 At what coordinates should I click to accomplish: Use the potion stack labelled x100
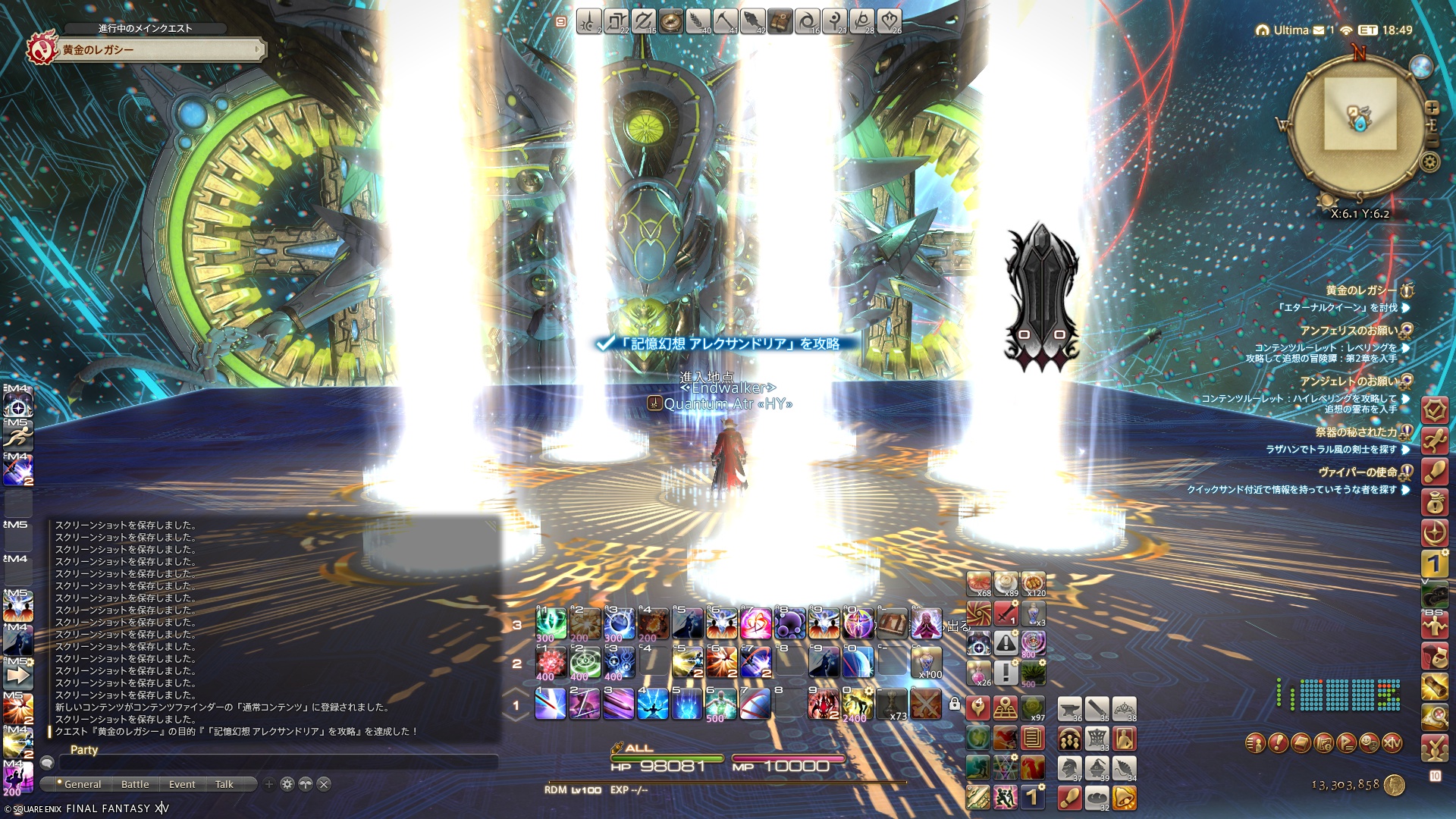click(926, 661)
